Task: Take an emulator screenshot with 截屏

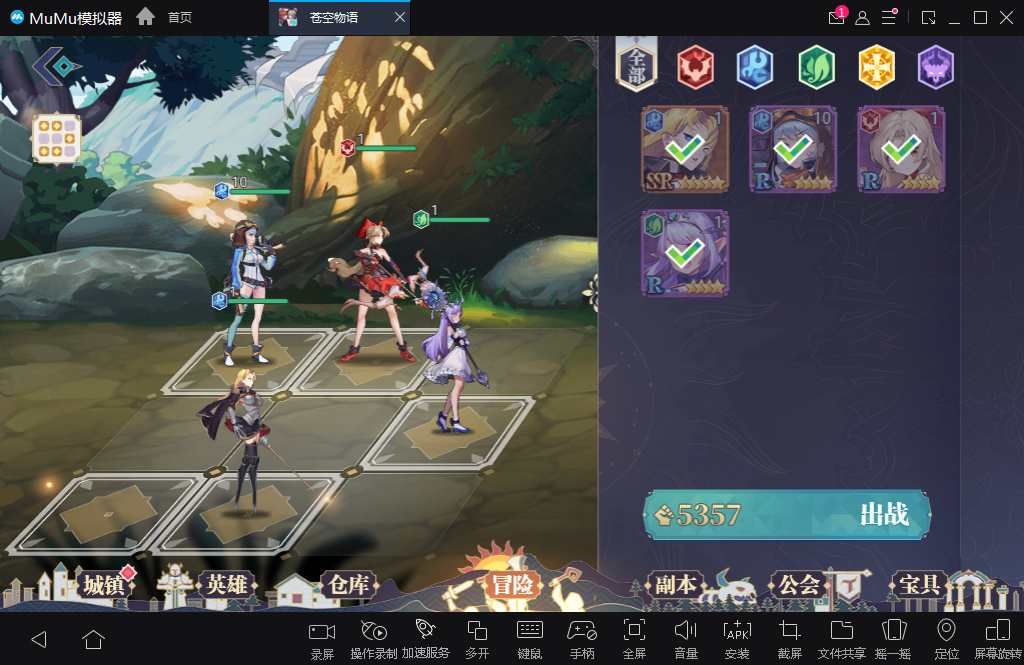Action: coord(789,639)
